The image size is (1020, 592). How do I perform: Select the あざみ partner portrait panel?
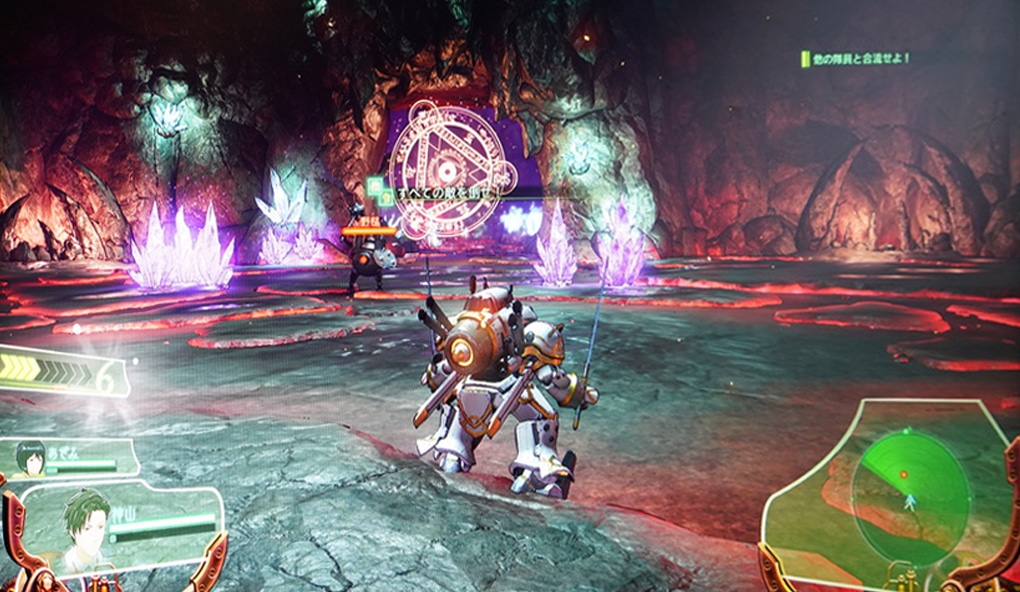pos(68,458)
